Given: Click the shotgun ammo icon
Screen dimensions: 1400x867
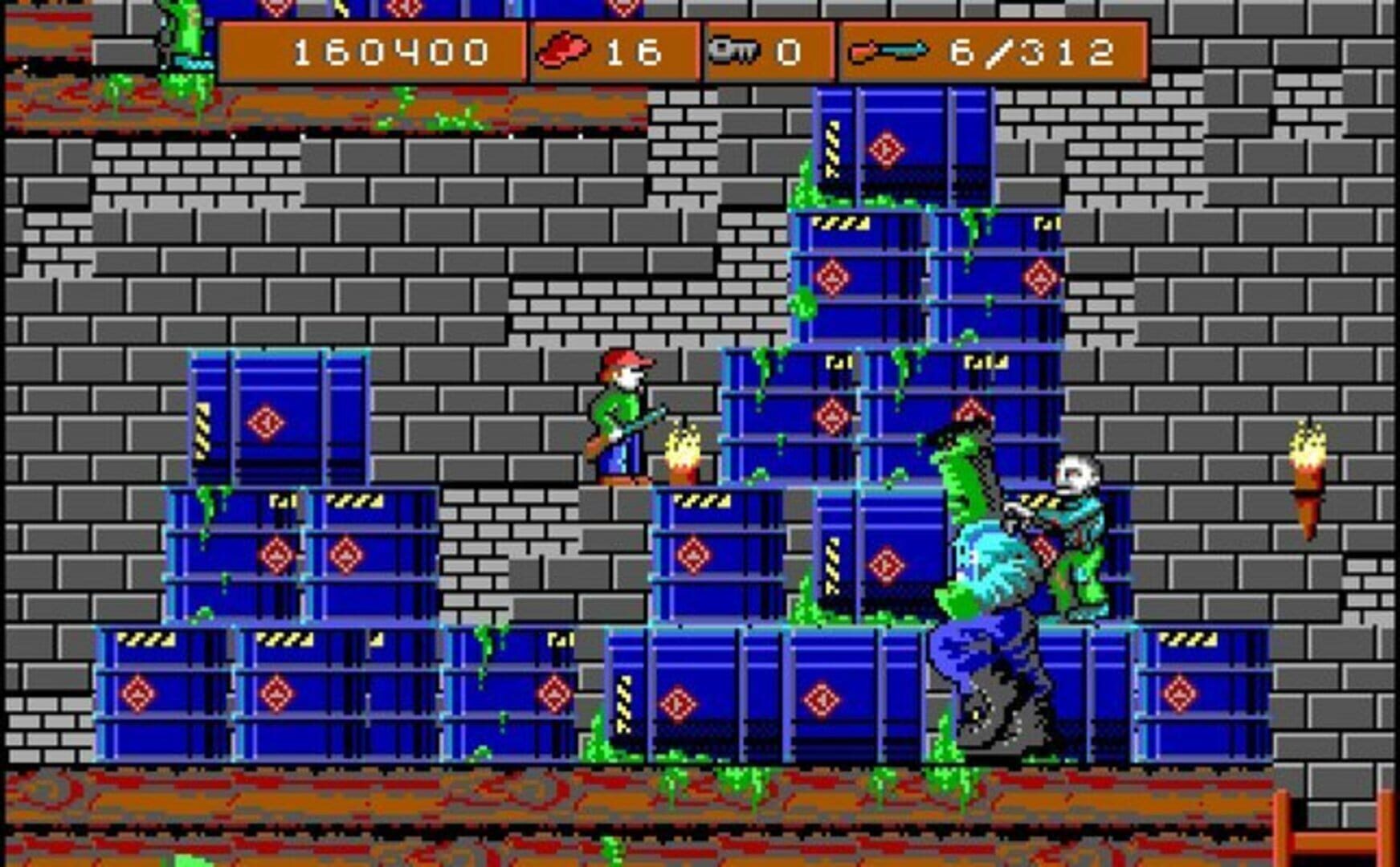Looking at the screenshot, I should (x=888, y=50).
